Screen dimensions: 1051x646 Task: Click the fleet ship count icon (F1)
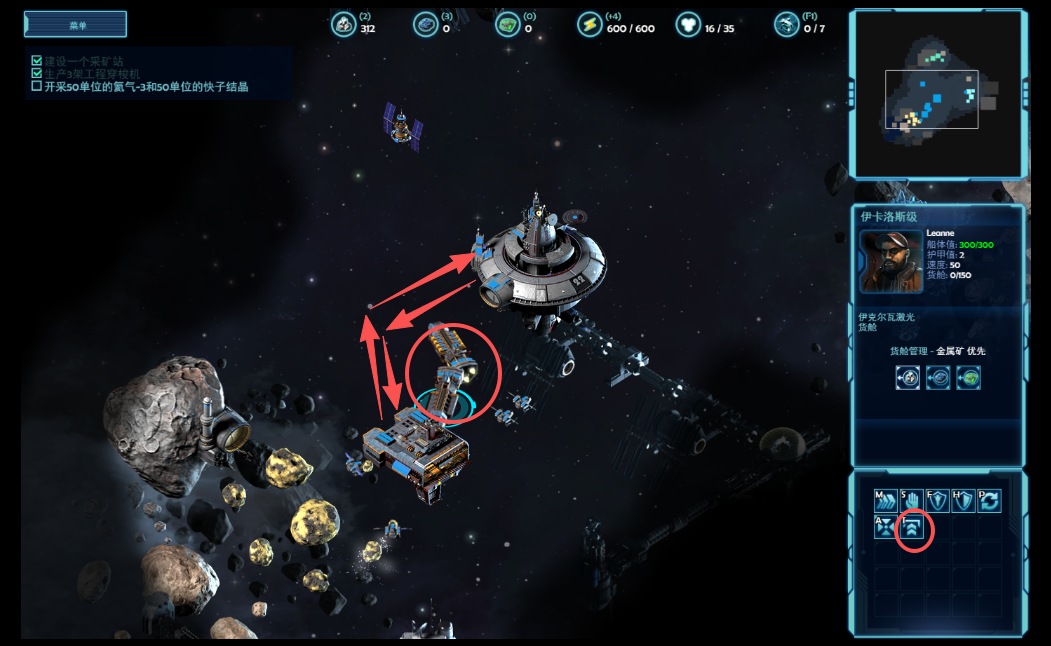(786, 25)
